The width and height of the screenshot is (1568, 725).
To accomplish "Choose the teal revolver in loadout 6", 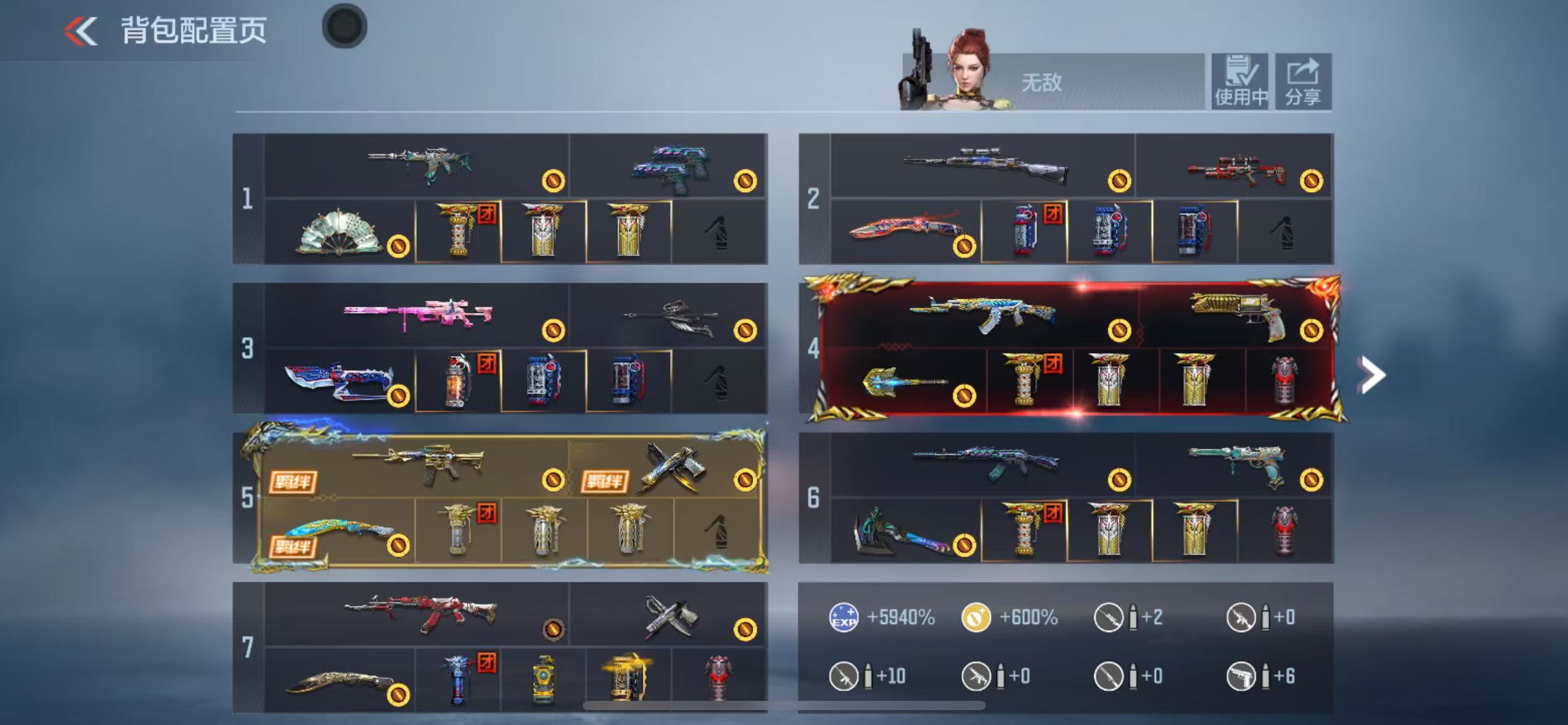I will pyautogui.click(x=1235, y=464).
